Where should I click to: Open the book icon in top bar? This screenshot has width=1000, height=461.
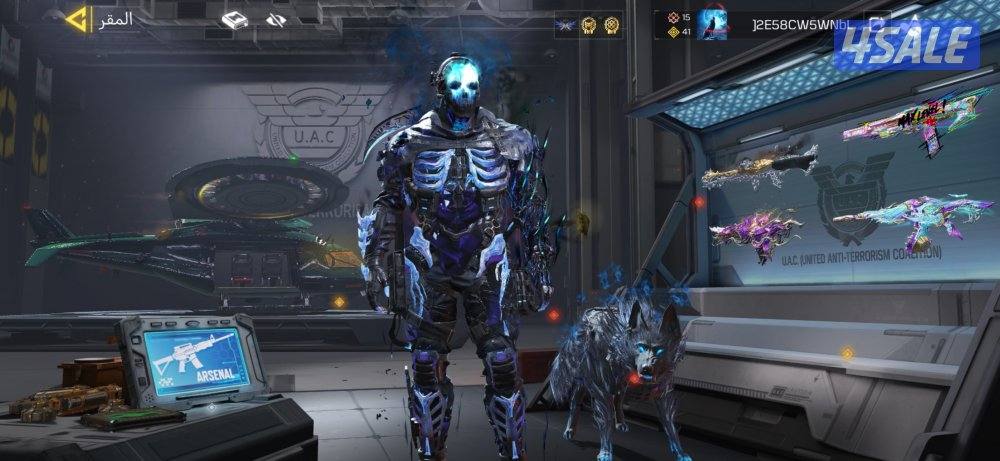(234, 19)
